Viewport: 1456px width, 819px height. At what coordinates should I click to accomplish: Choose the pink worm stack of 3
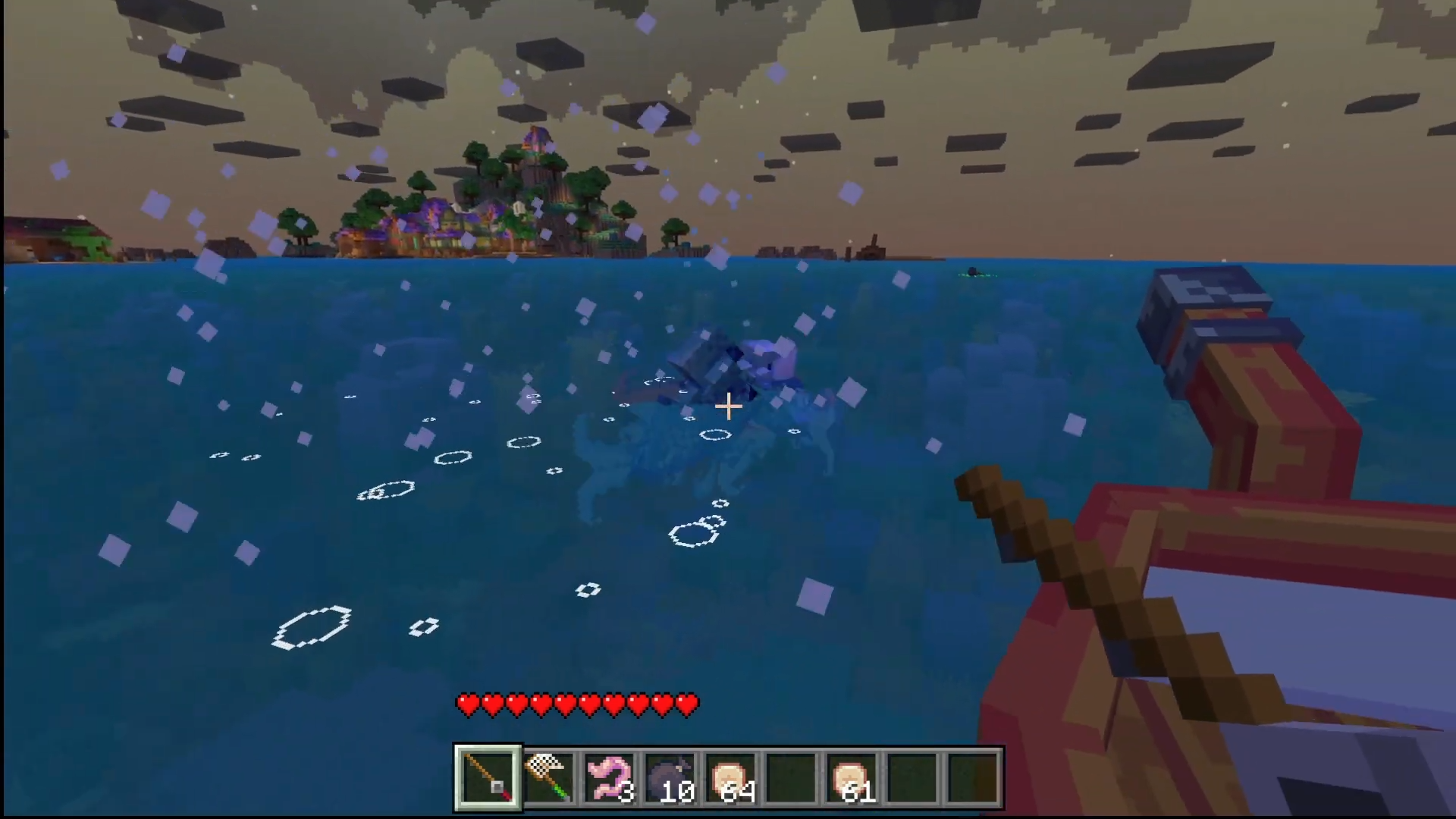point(609,777)
